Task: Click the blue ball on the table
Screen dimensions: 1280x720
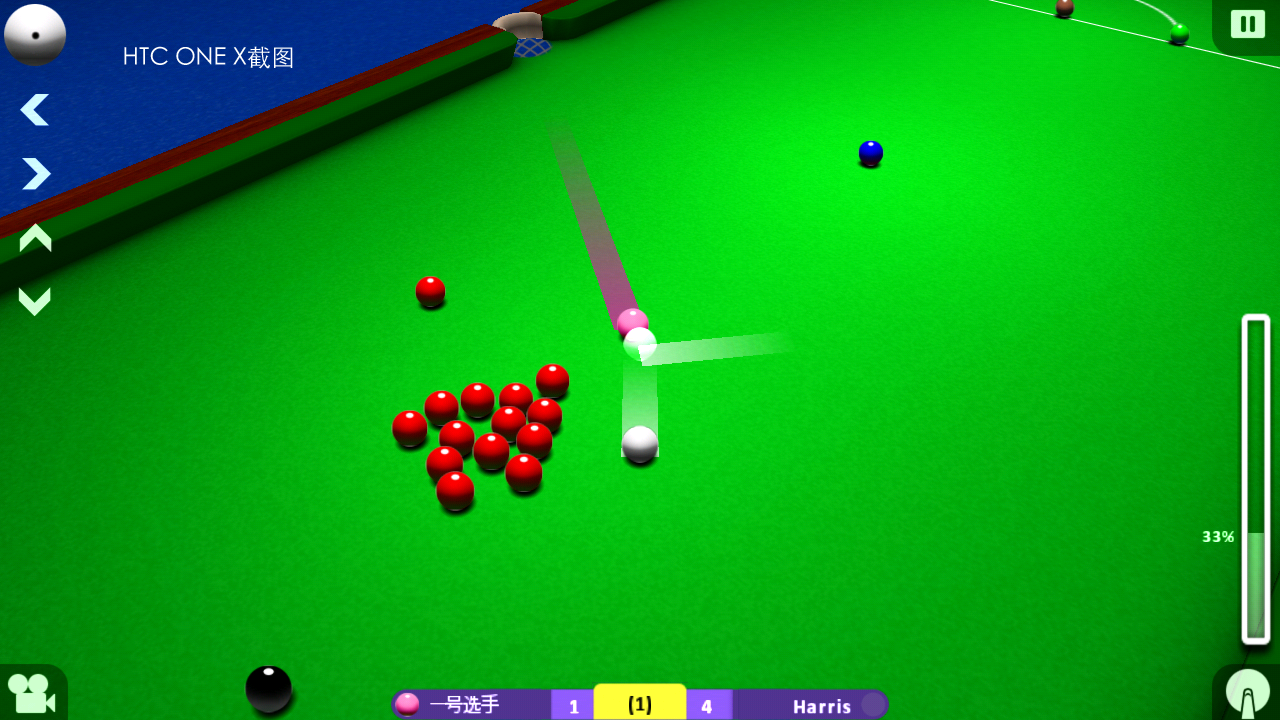Action: [869, 152]
